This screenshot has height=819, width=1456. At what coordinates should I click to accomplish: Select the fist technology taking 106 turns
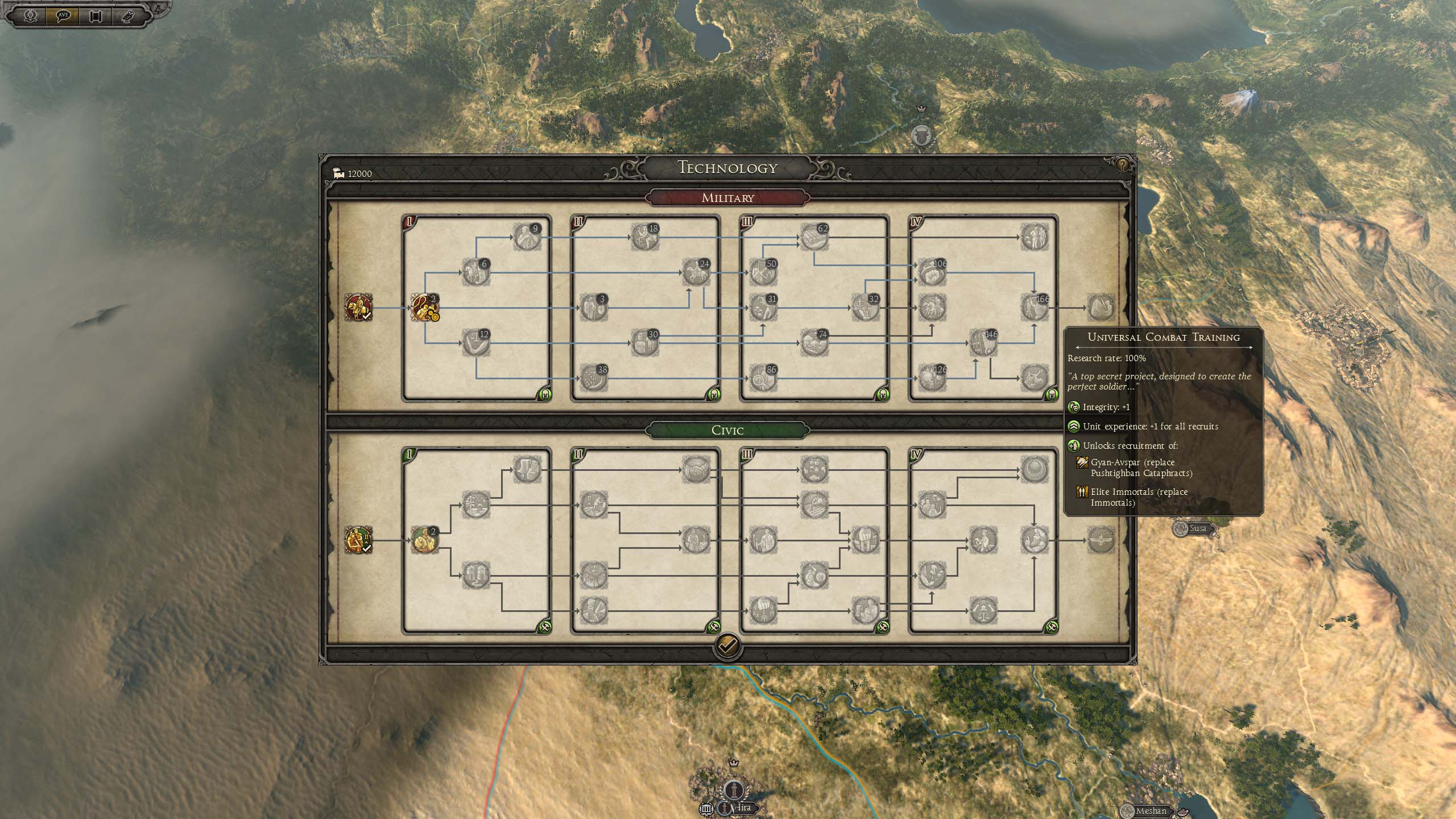932,271
